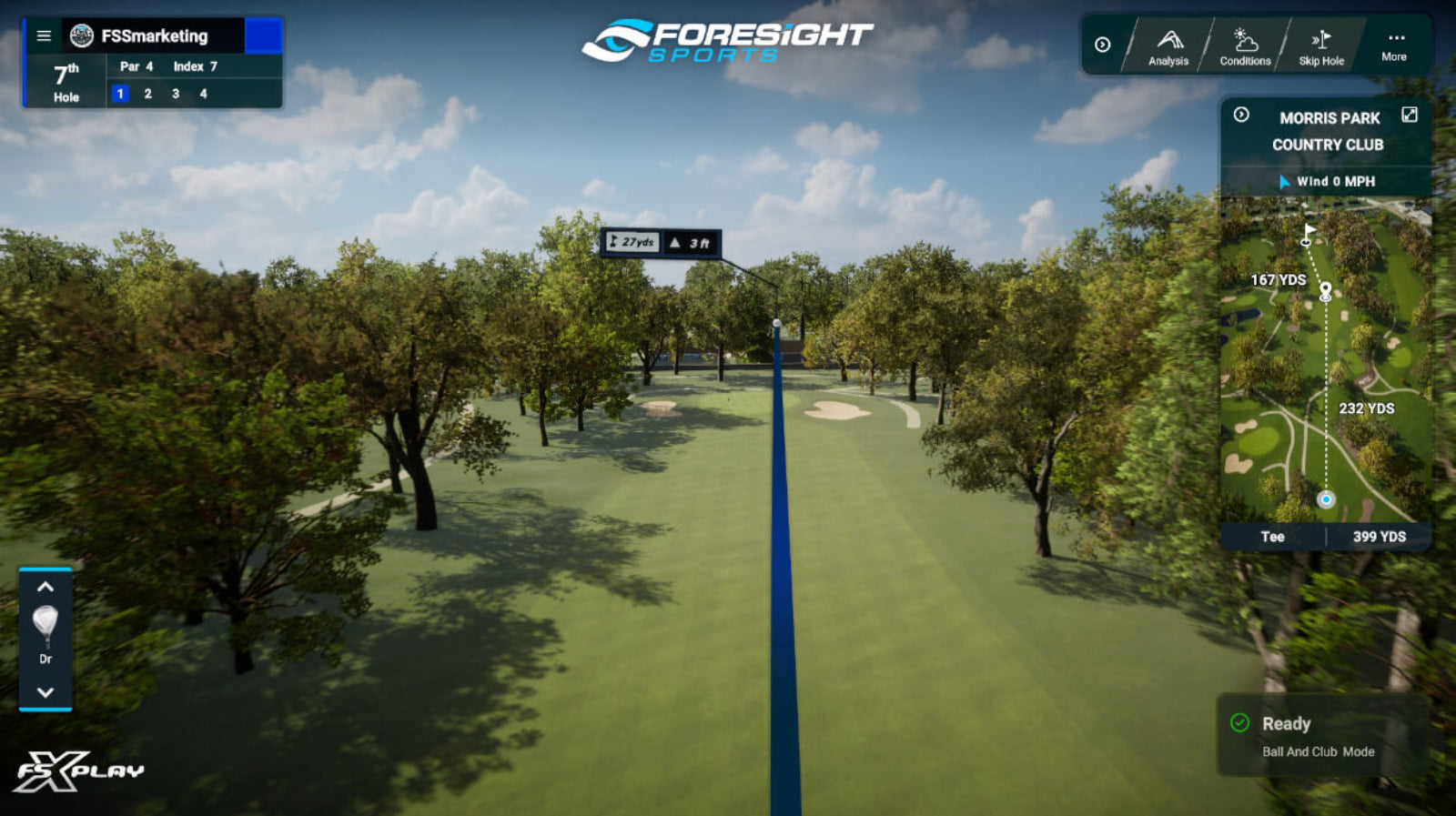
Task: Open the More options menu
Action: coord(1394,40)
